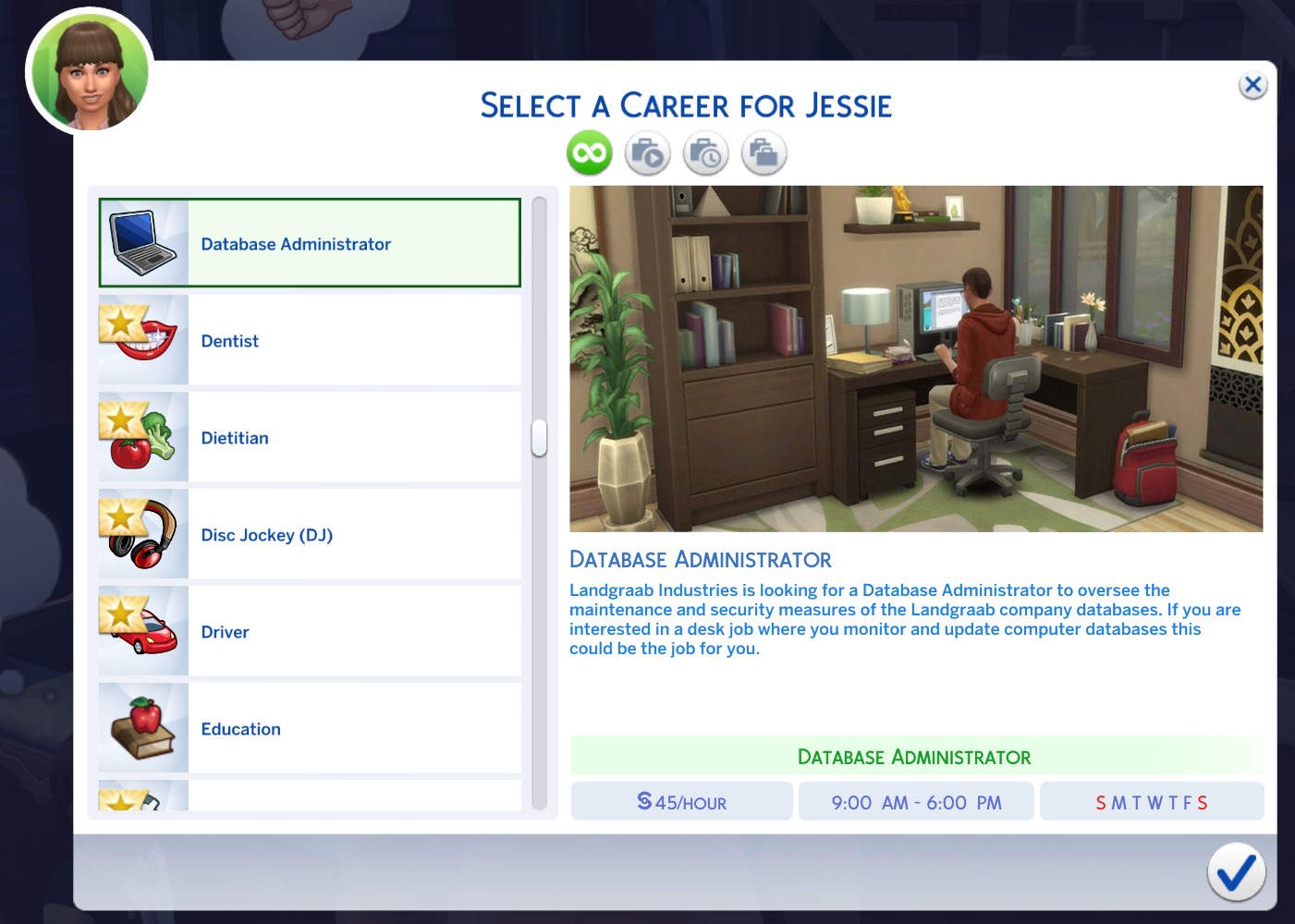
Task: Click the 9:00 AM - 6:00 PM schedule box
Action: pos(916,800)
